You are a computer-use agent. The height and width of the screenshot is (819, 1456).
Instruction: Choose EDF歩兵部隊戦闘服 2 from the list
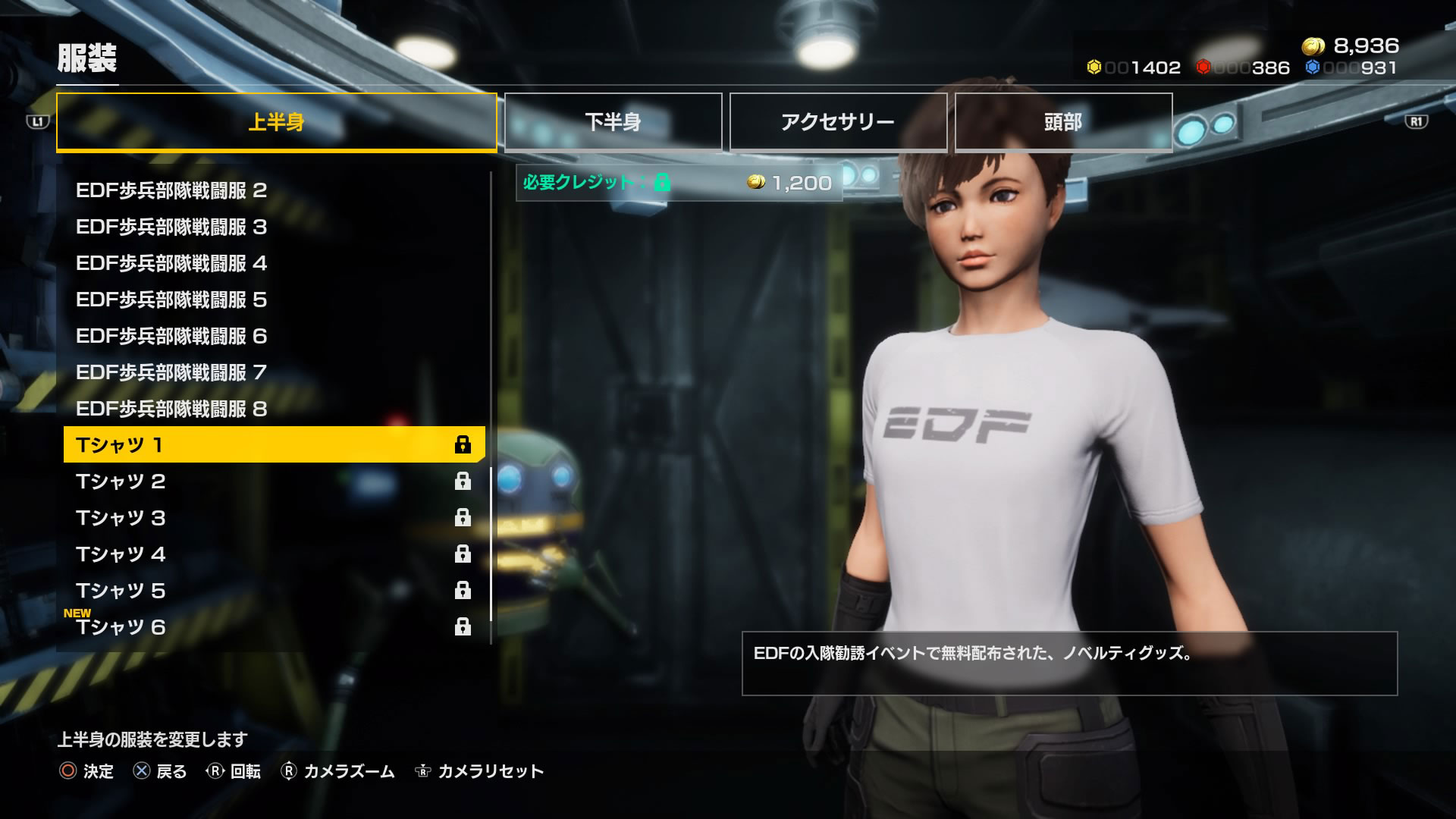tap(273, 190)
